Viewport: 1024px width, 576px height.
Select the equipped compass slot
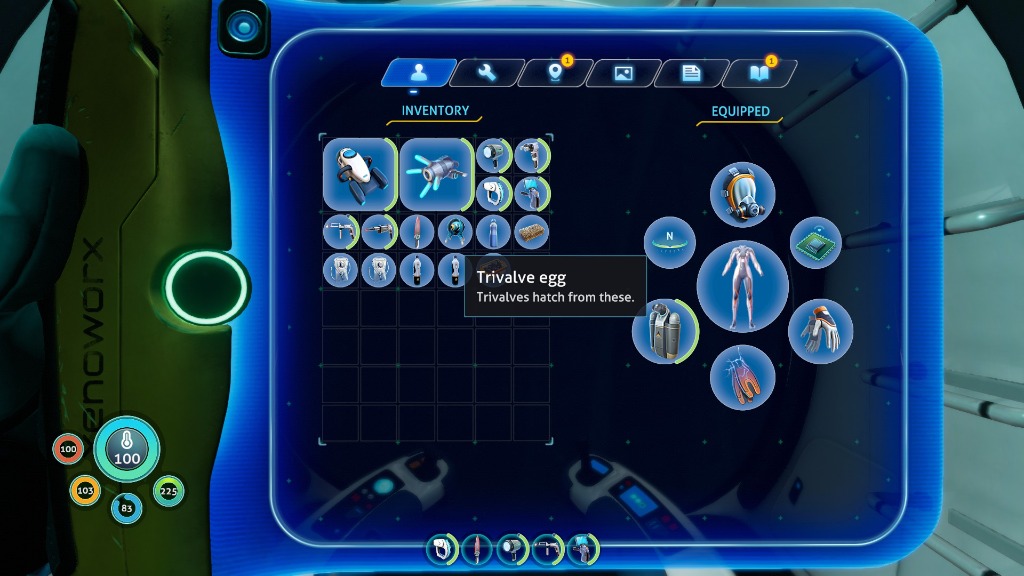tap(670, 243)
